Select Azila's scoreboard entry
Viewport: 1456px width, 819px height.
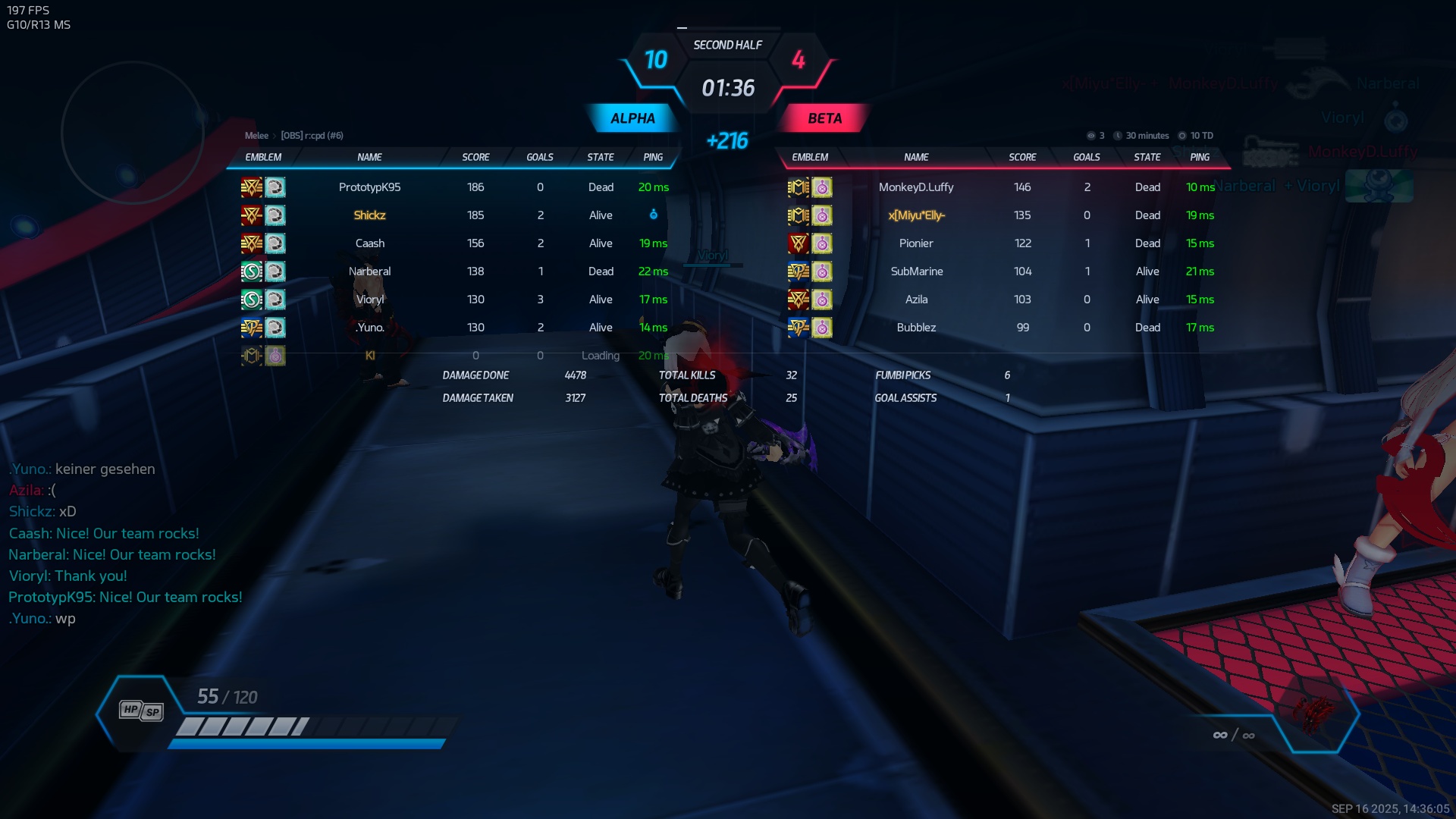pyautogui.click(x=916, y=300)
